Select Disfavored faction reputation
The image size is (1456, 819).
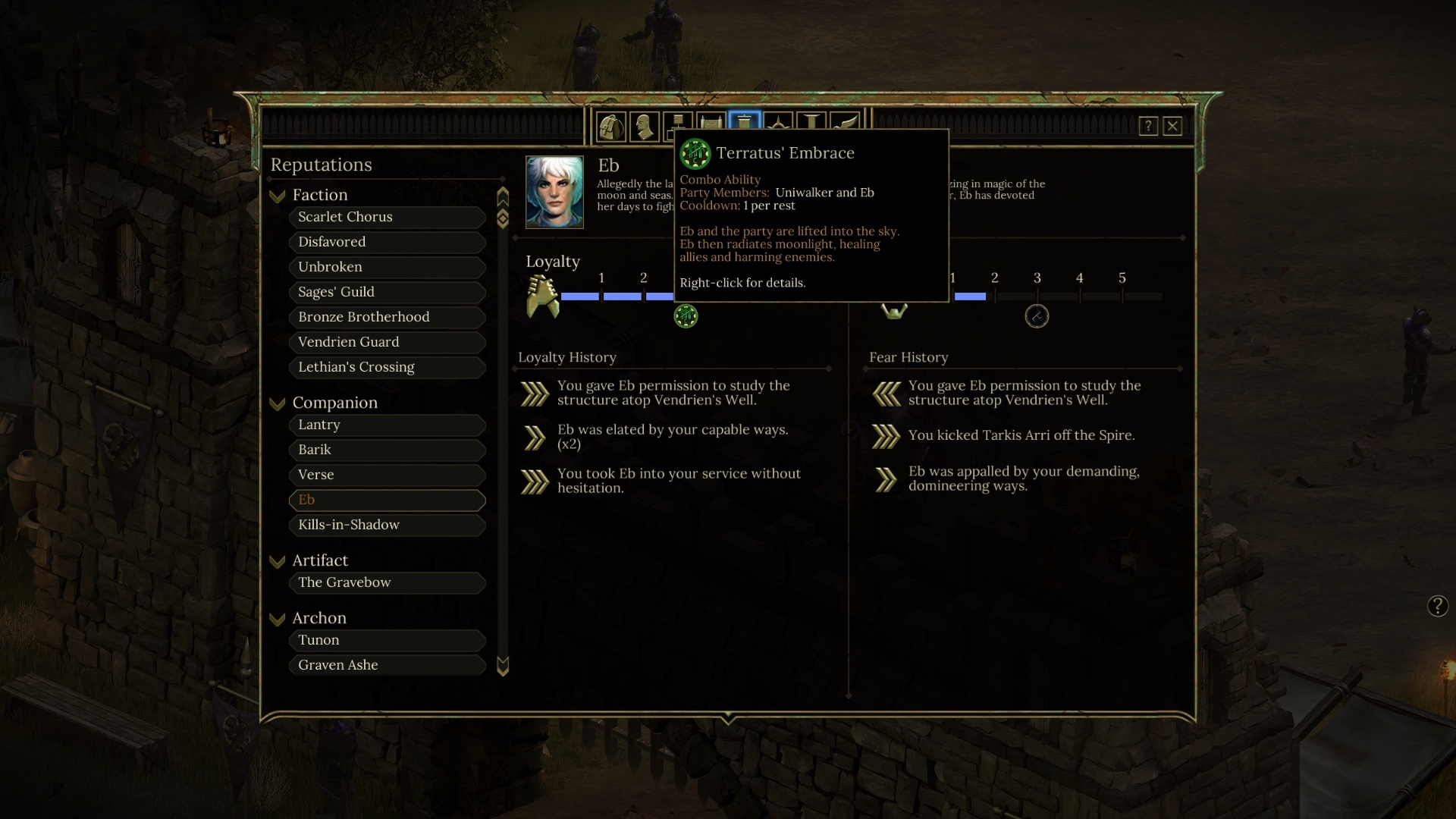point(387,242)
